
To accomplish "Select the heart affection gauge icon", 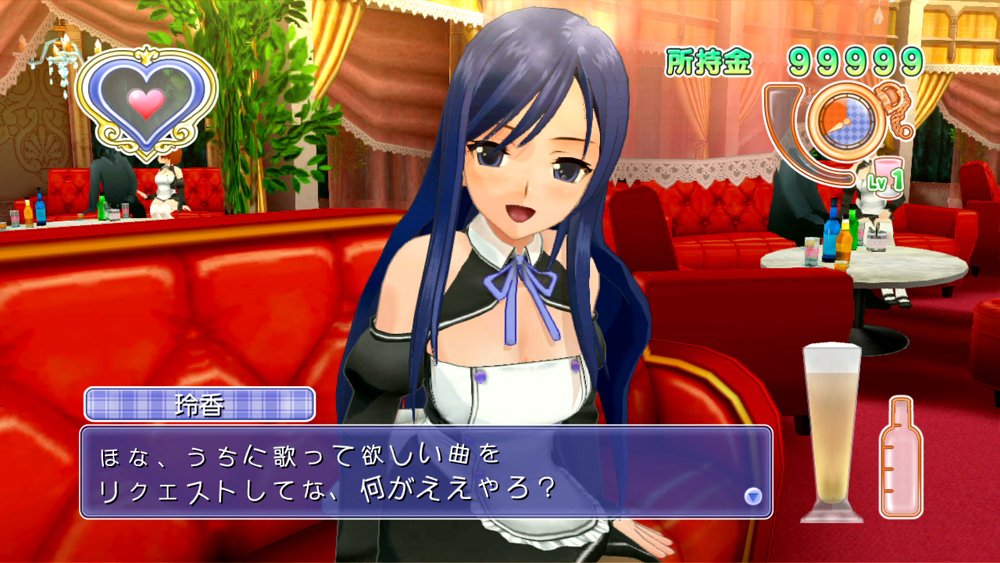I will tap(146, 102).
